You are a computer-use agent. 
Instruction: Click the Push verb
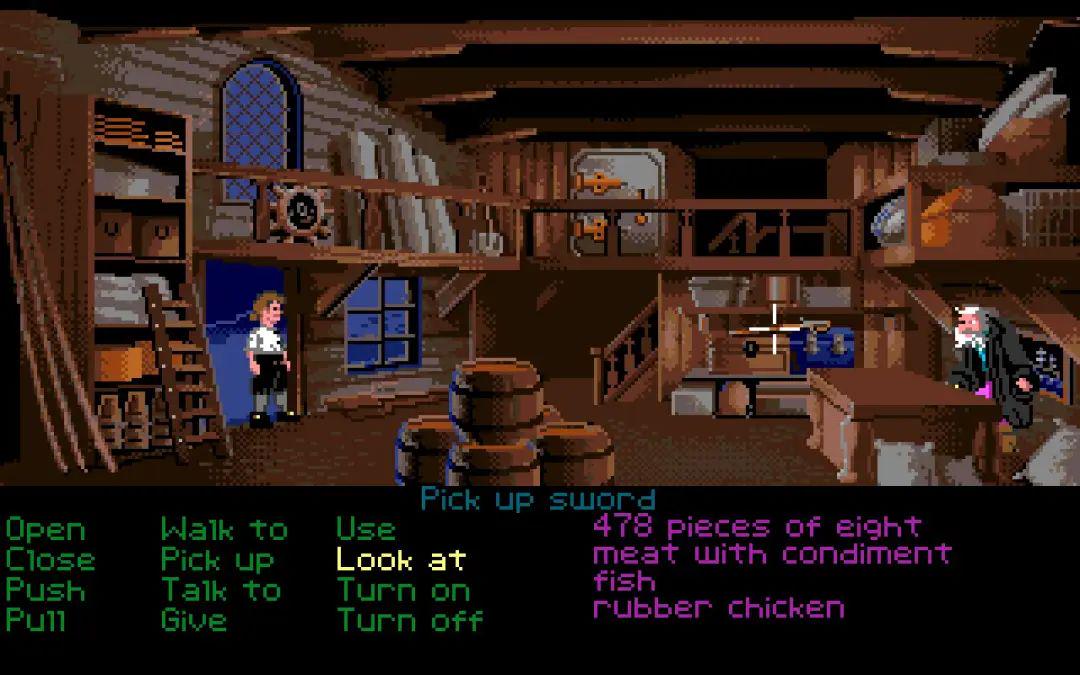pyautogui.click(x=46, y=589)
